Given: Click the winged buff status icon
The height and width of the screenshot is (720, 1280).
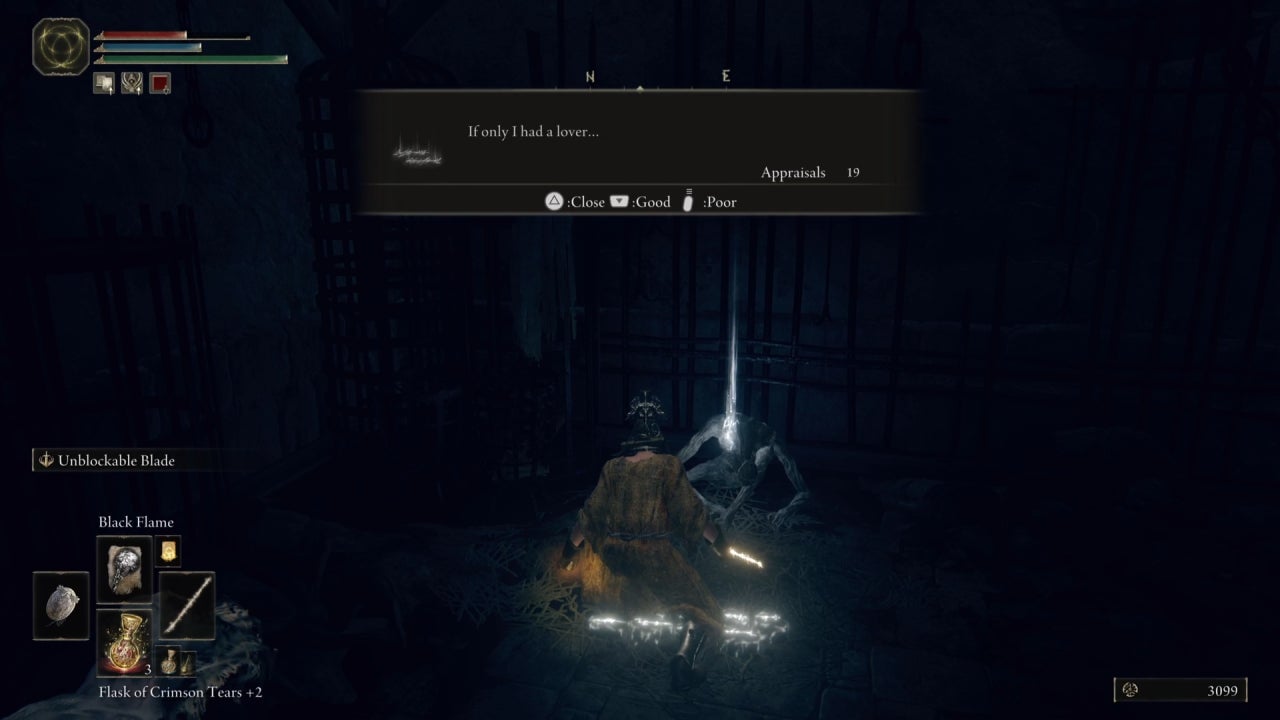Looking at the screenshot, I should 131,83.
